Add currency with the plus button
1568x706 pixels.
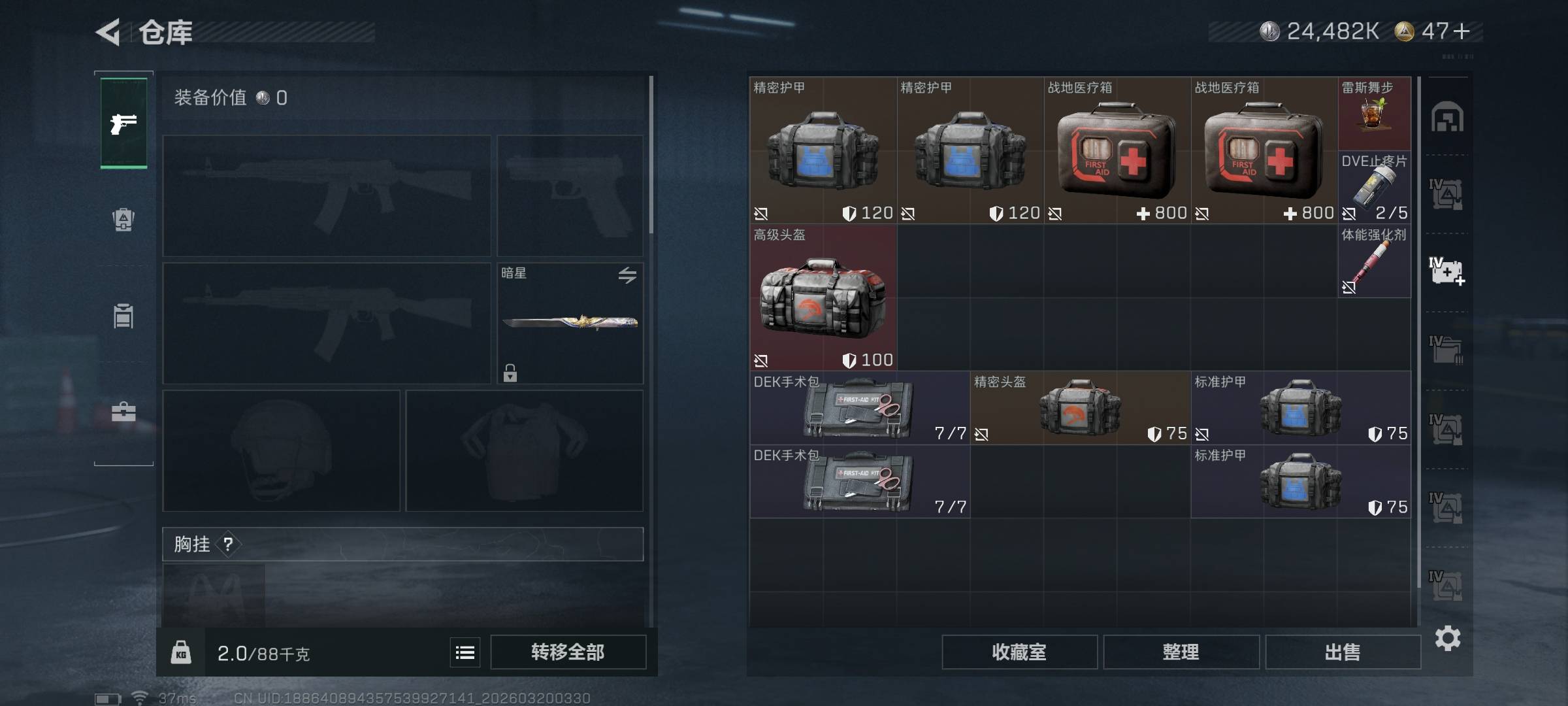(1462, 31)
